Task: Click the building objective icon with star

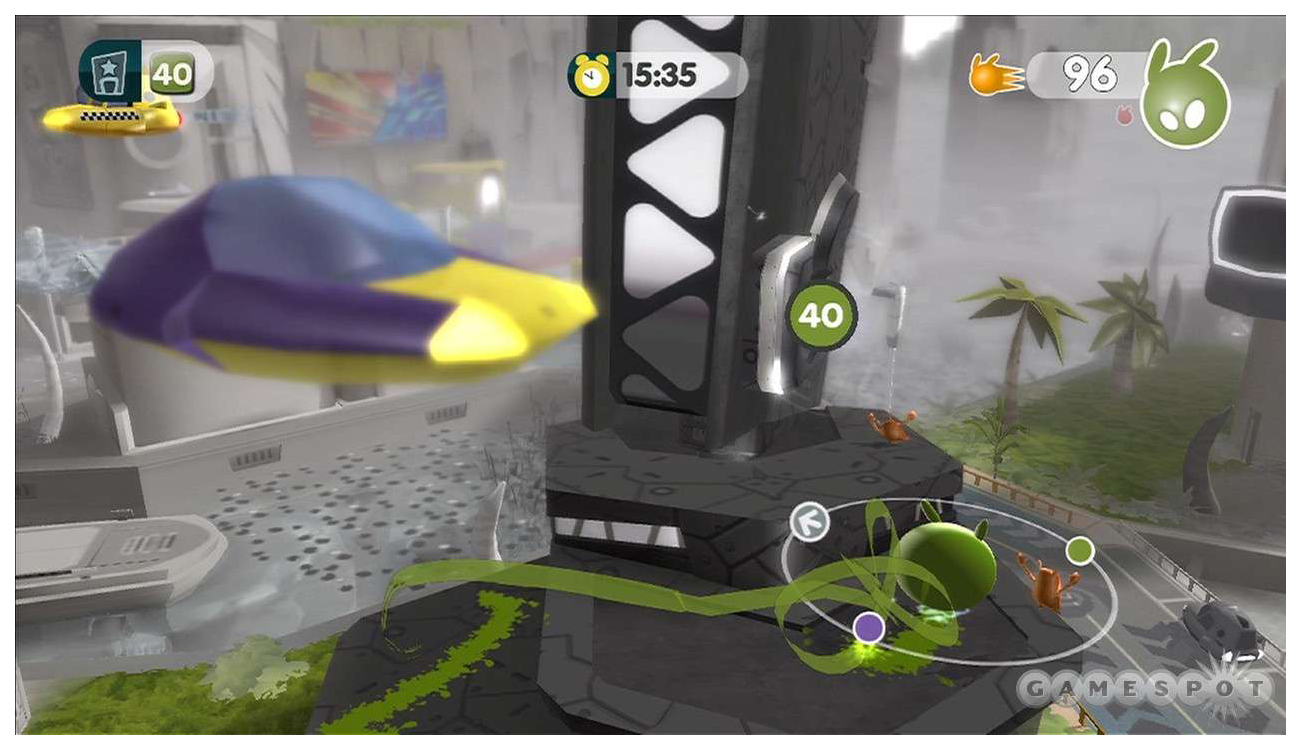Action: pos(110,71)
